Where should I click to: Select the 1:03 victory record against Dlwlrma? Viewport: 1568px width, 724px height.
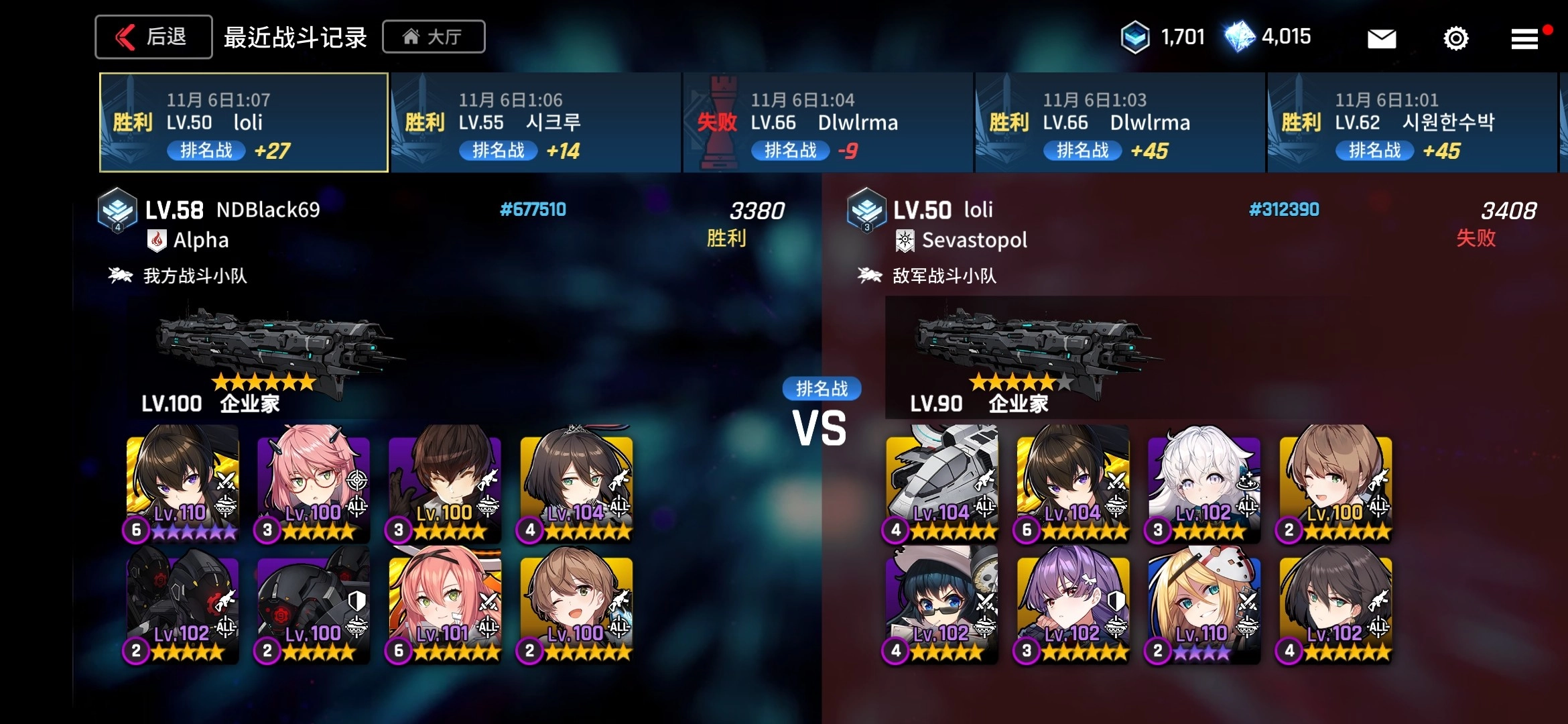(1120, 123)
